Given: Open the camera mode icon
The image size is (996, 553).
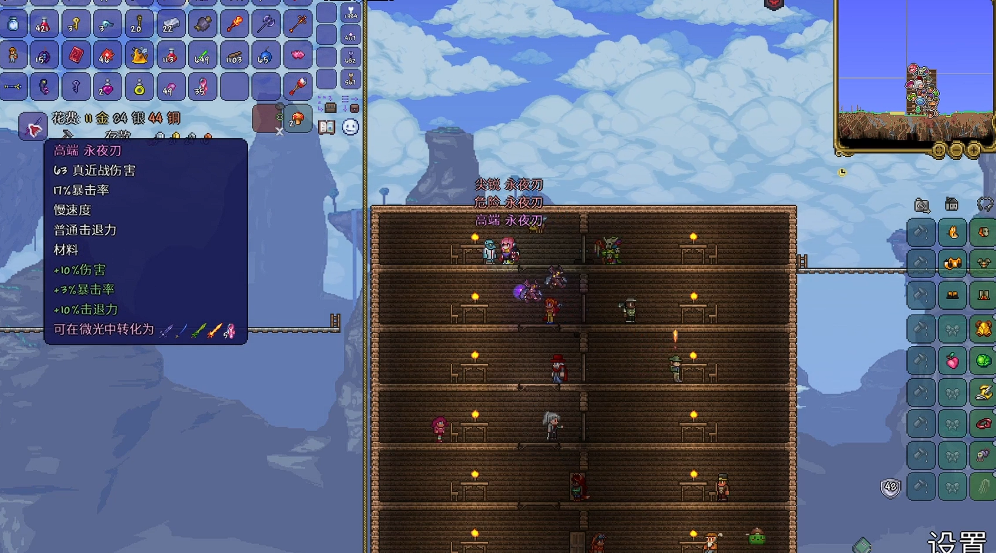Looking at the screenshot, I should coord(921,205).
